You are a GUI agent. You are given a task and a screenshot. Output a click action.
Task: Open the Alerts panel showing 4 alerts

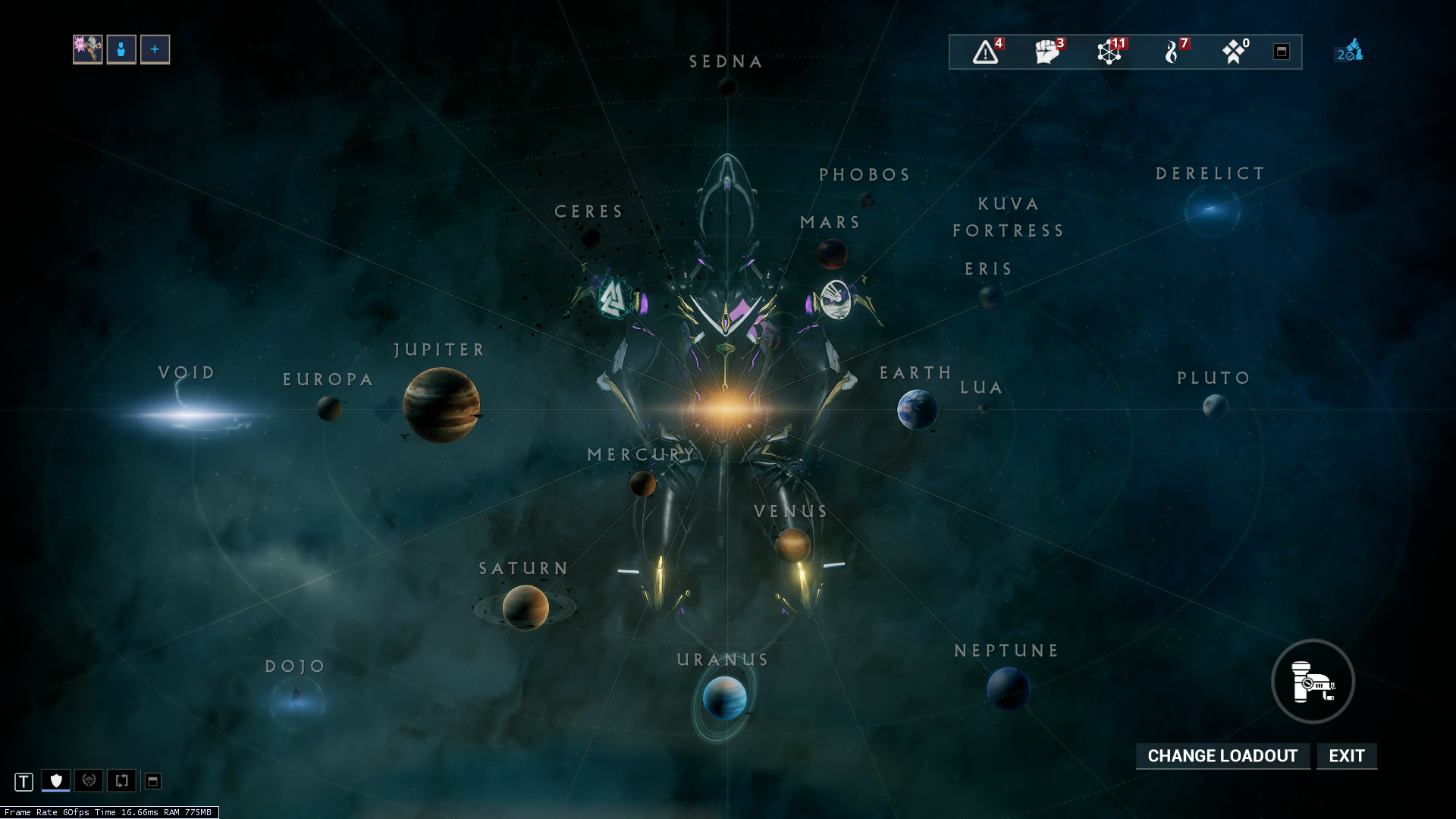[986, 52]
